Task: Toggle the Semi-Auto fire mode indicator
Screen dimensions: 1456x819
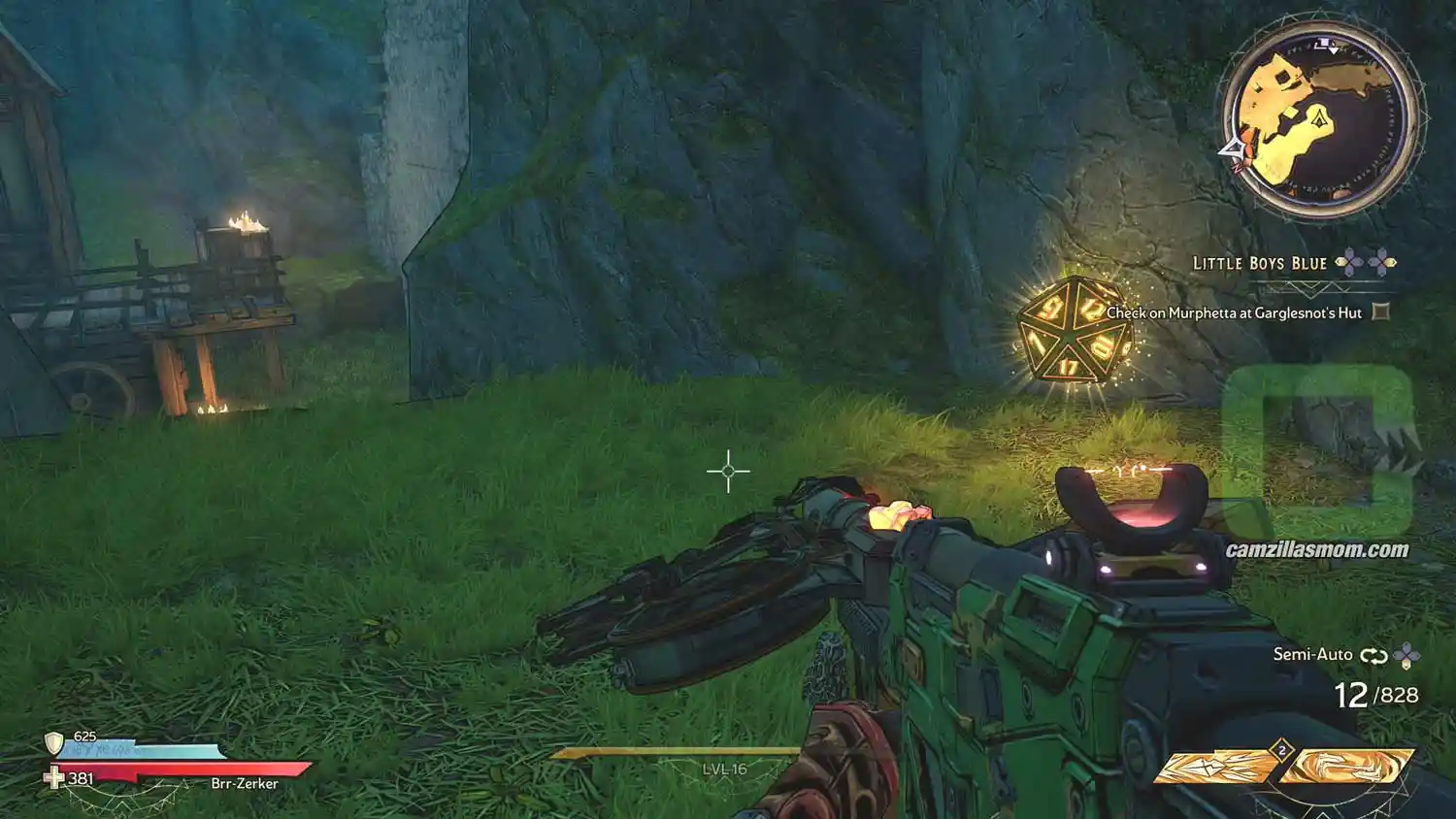Action: pyautogui.click(x=1312, y=655)
